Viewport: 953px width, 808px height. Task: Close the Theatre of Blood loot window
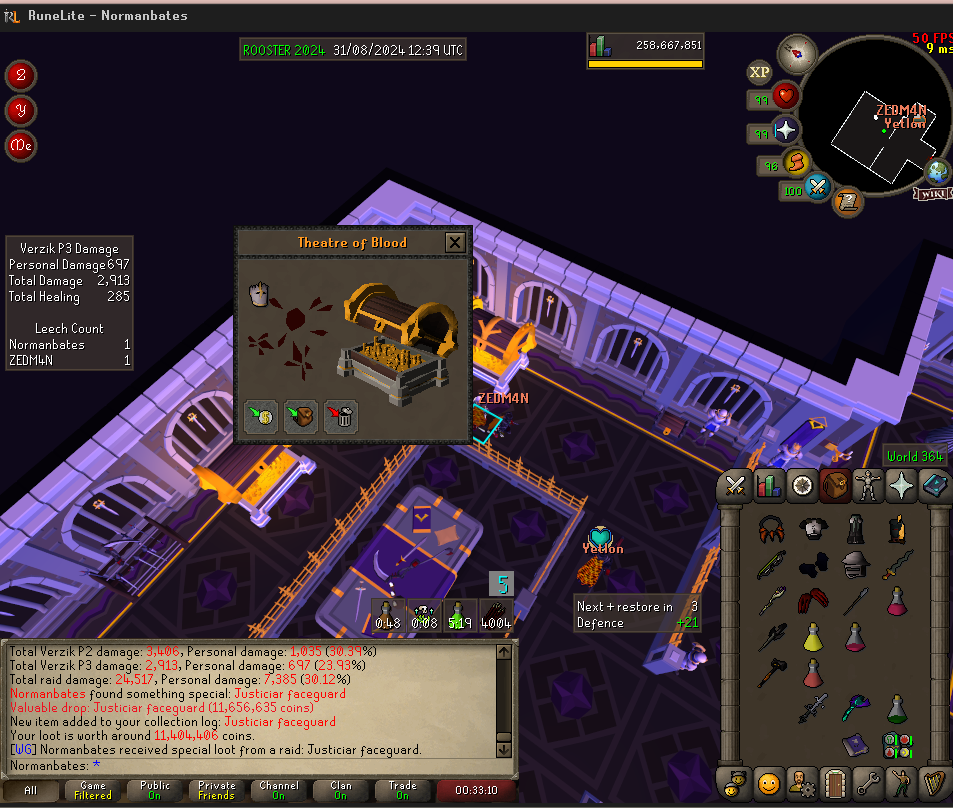(x=455, y=243)
